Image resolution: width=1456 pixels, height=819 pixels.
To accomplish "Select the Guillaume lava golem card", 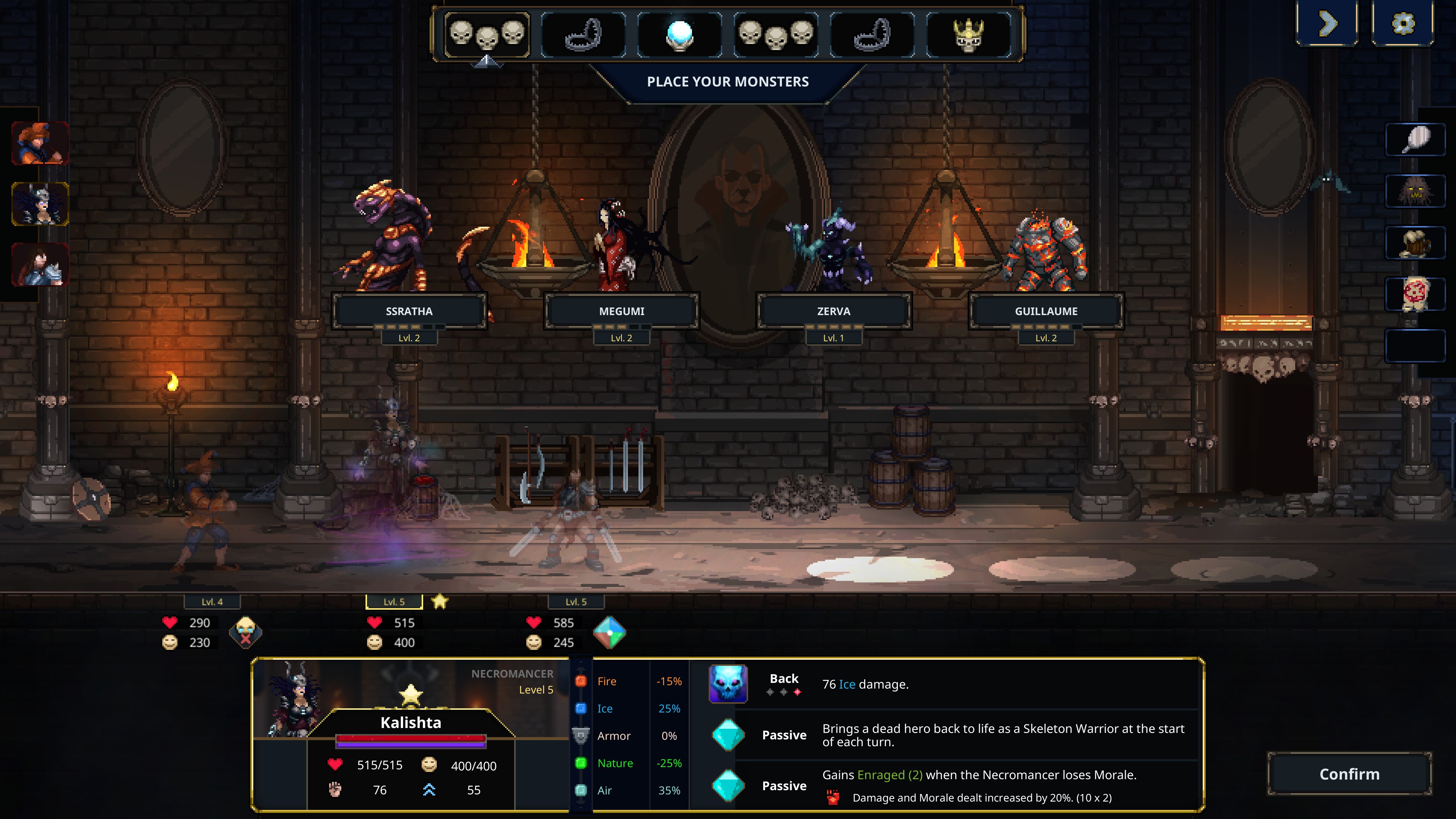I will [1046, 311].
